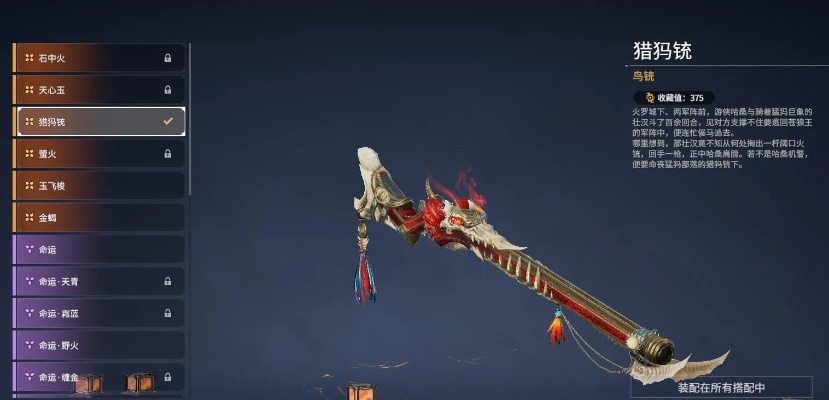Select the 命运·天青 skin entry
The height and width of the screenshot is (400, 829).
click(x=98, y=282)
